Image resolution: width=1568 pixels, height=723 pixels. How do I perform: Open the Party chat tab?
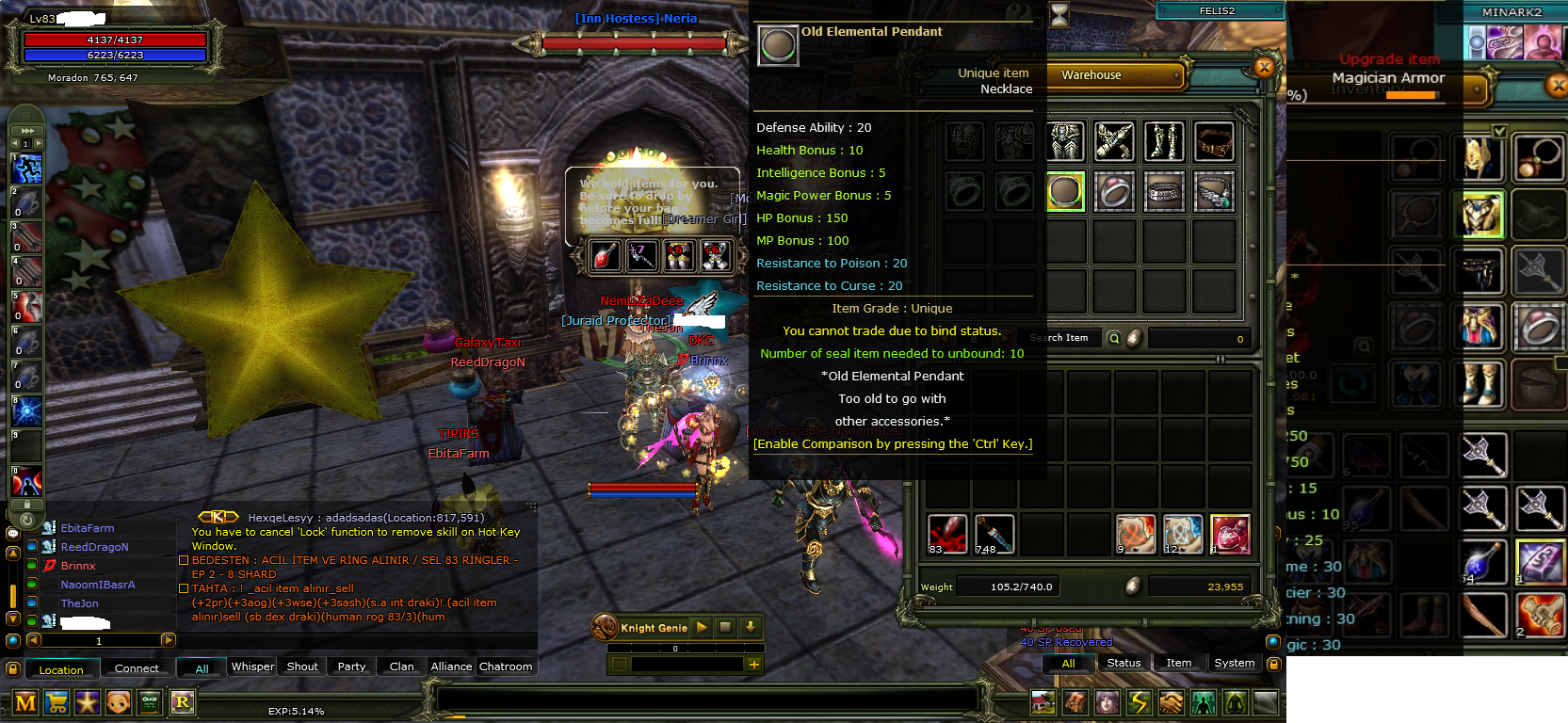(x=351, y=667)
